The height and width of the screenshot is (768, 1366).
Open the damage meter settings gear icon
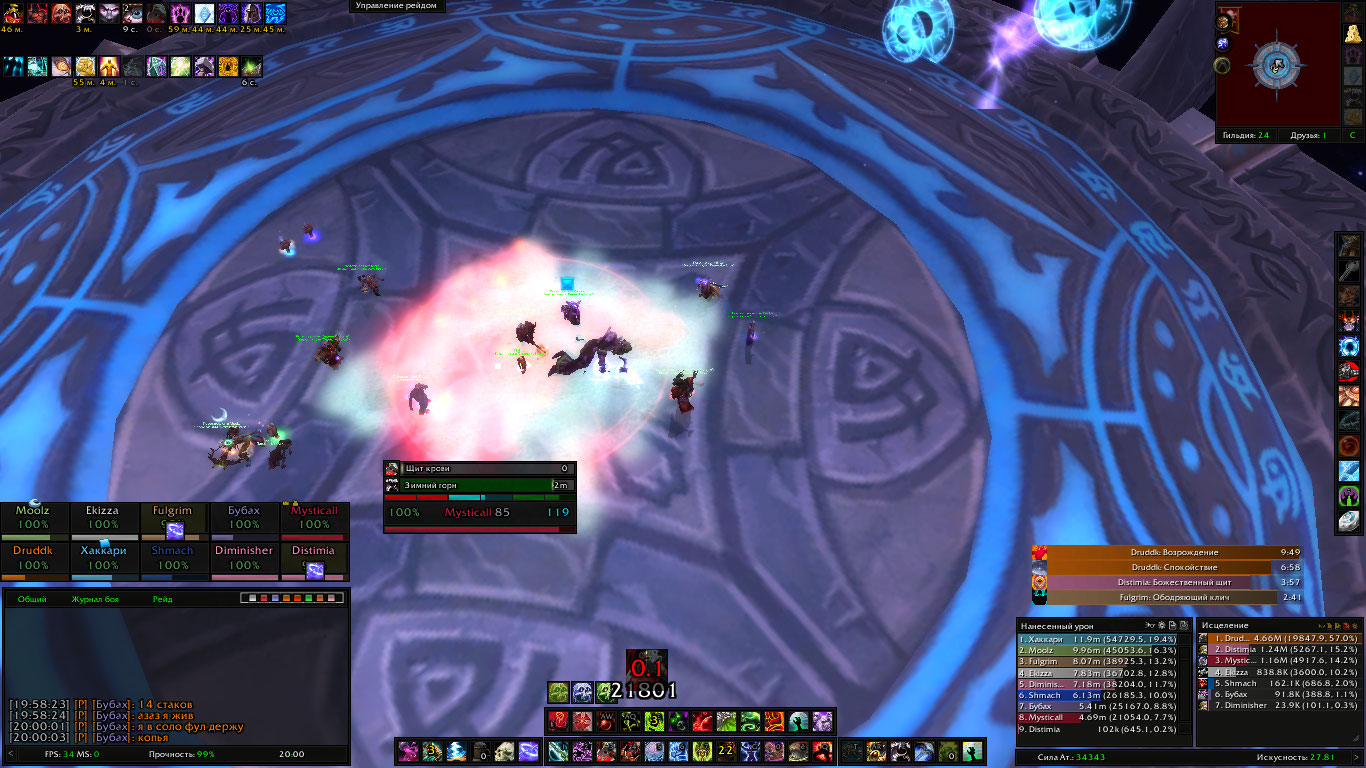pyautogui.click(x=1161, y=625)
